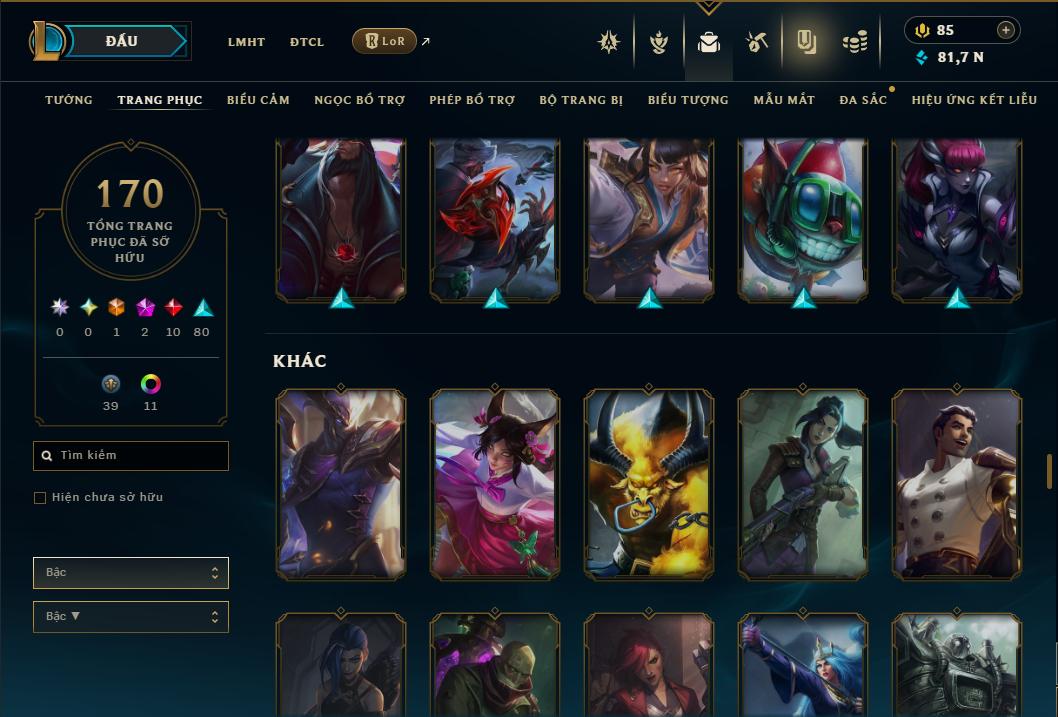Click the ĐẤU play button

121,41
